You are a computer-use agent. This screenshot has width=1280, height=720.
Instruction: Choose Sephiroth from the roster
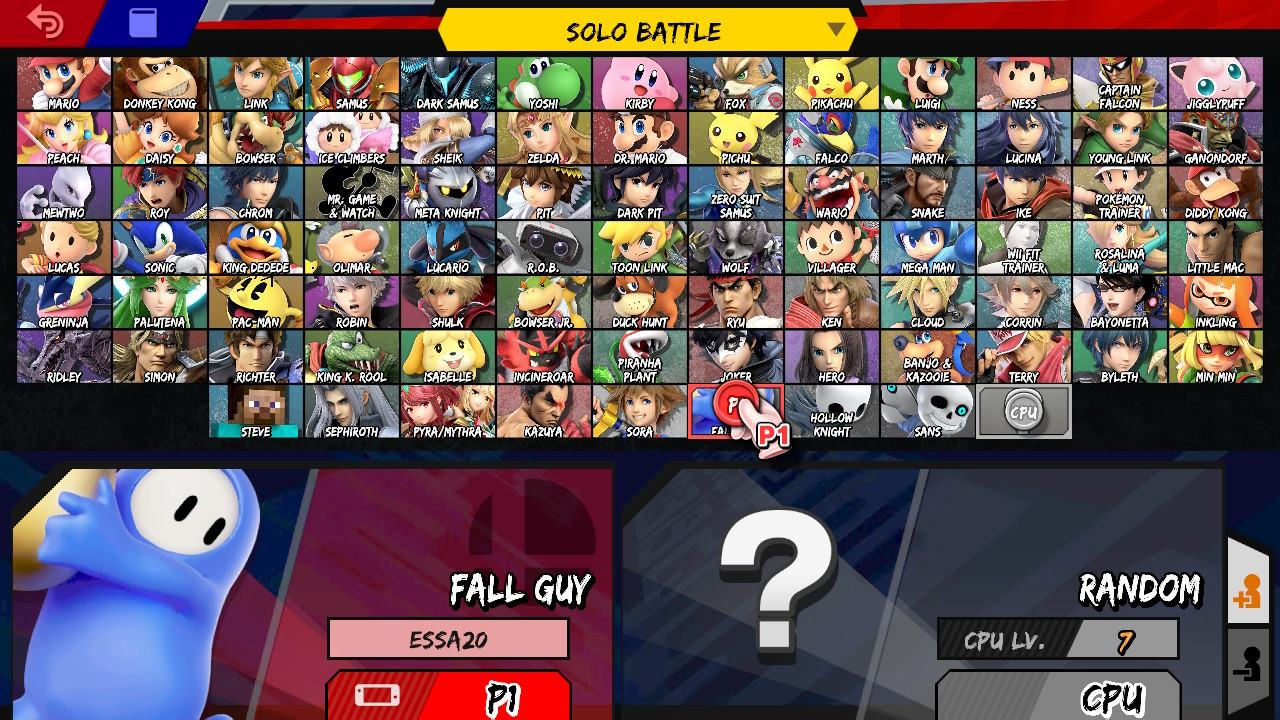click(x=350, y=410)
